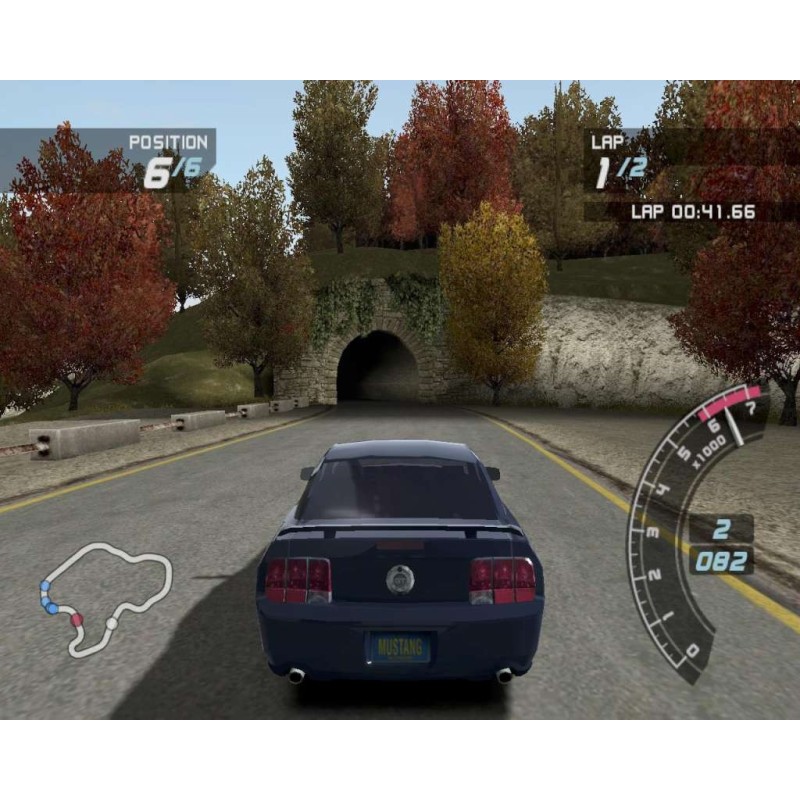The width and height of the screenshot is (800, 800).
Task: Select the red marker on the minimap
Action: pyautogui.click(x=76, y=620)
